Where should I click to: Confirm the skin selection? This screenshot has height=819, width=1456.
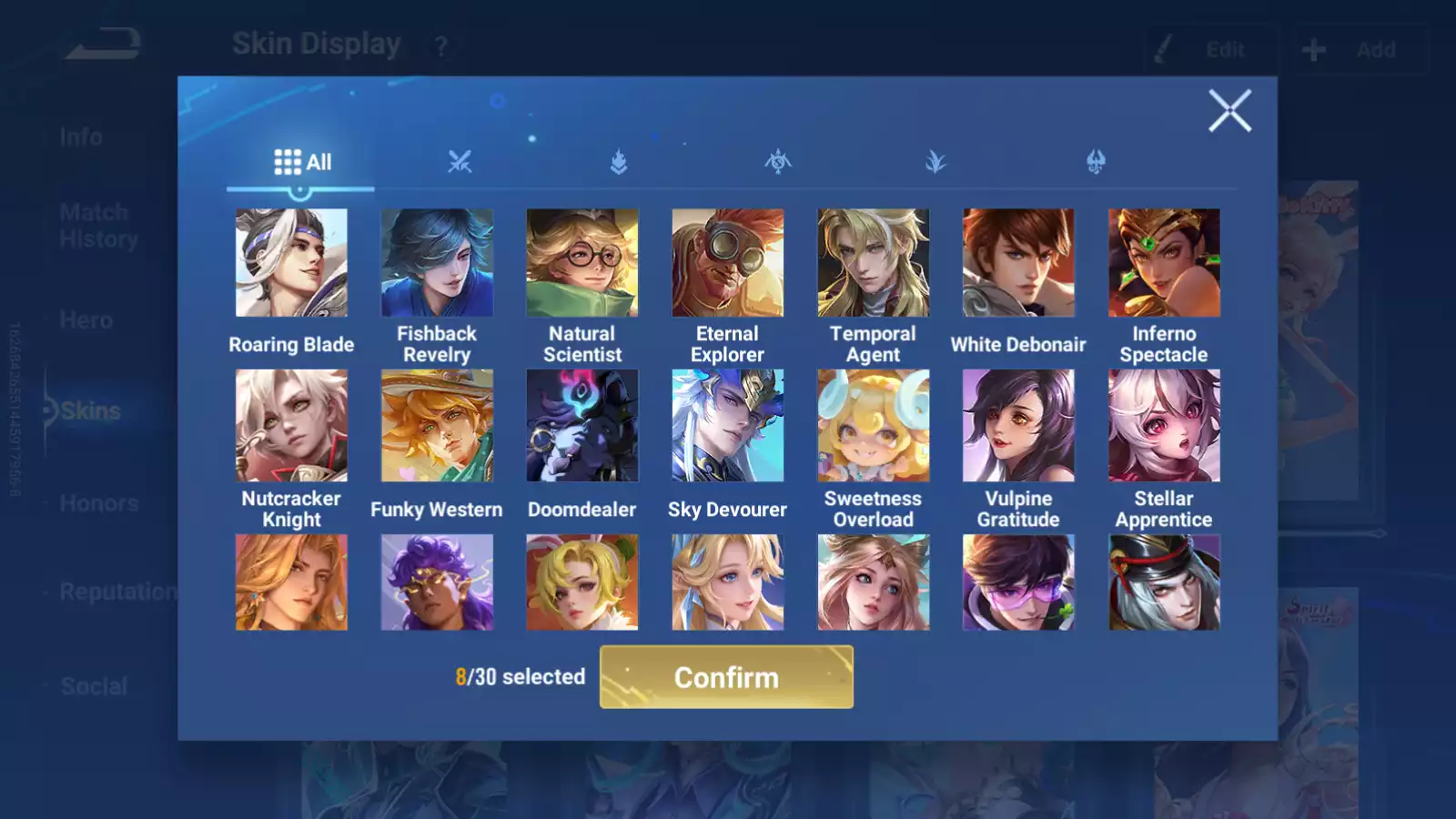coord(726,677)
